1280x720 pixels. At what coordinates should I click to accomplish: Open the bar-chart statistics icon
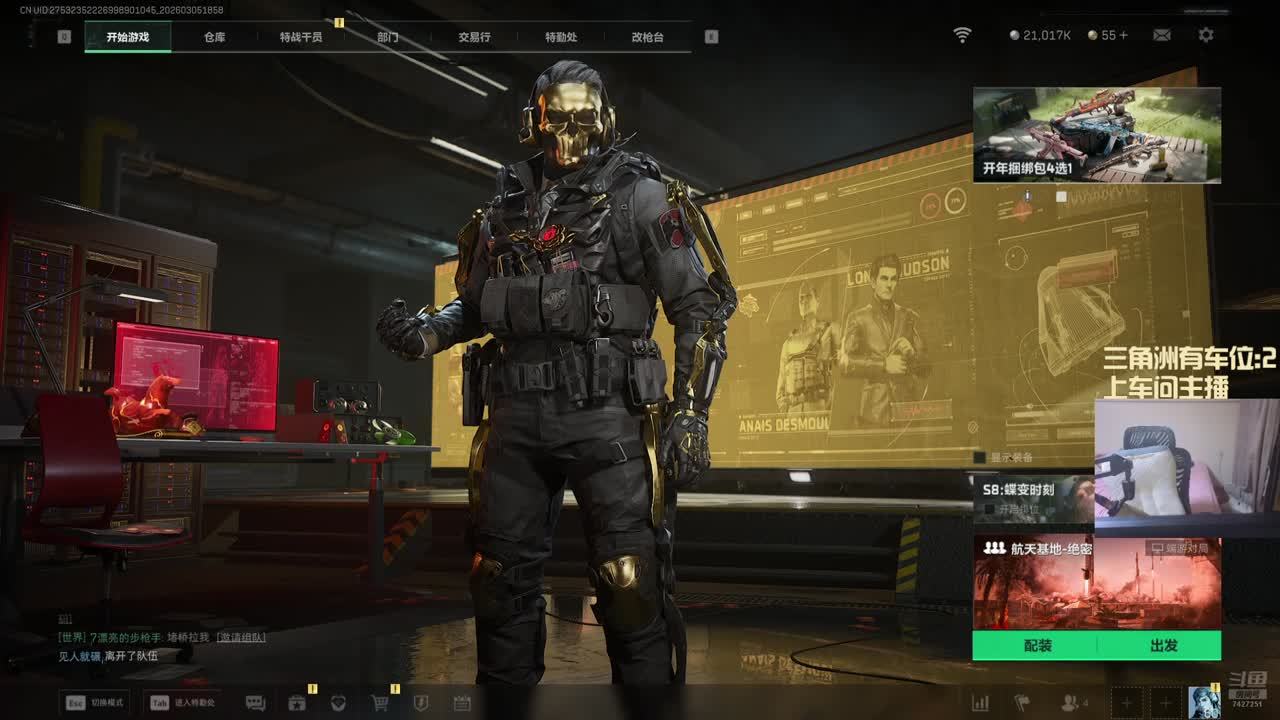981,703
